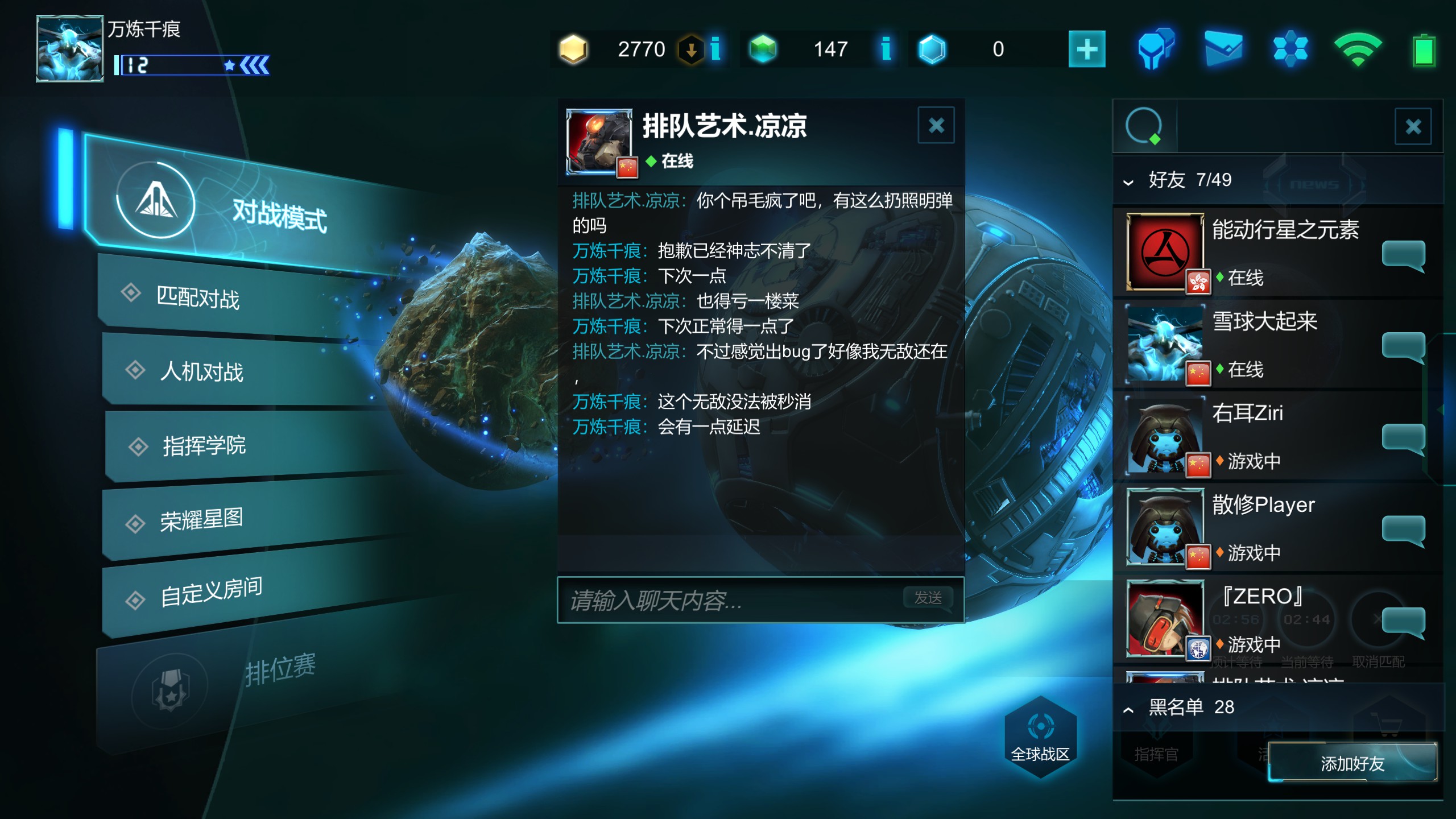Image resolution: width=1456 pixels, height=819 pixels.
Task: Open the 指挥学院 academy entry
Action: tap(204, 445)
